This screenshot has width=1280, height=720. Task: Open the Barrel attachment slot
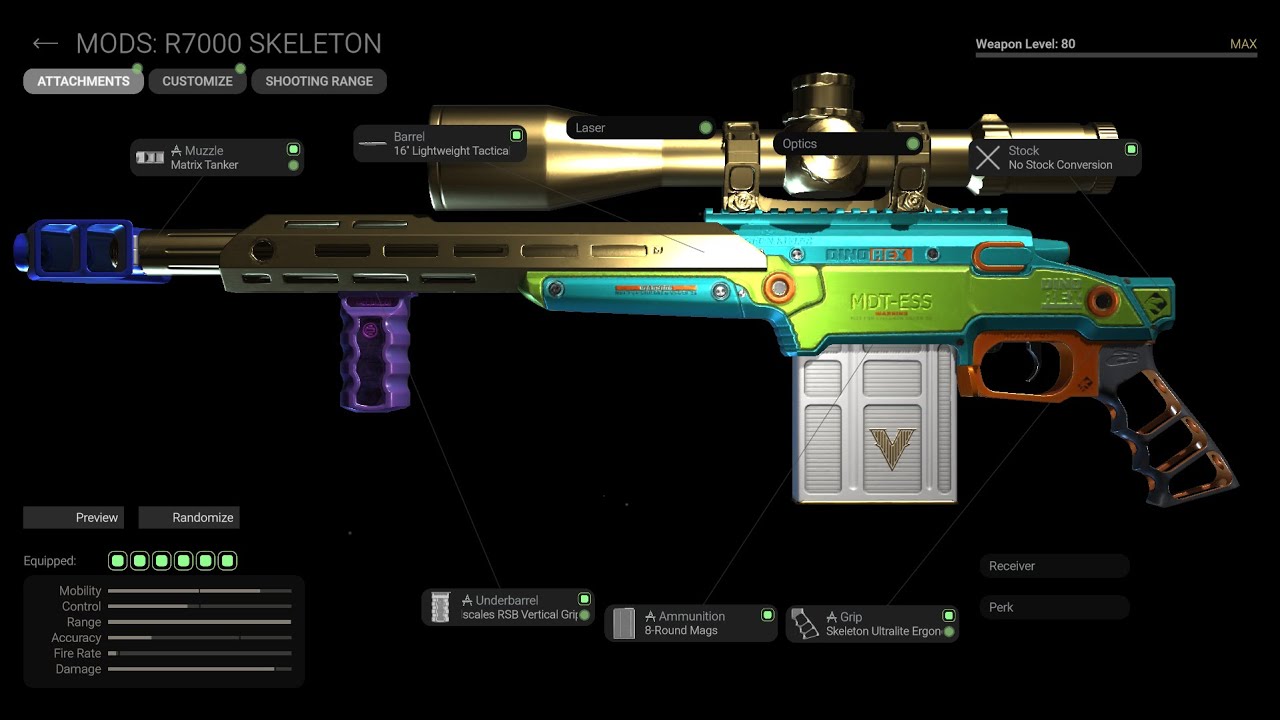point(440,144)
